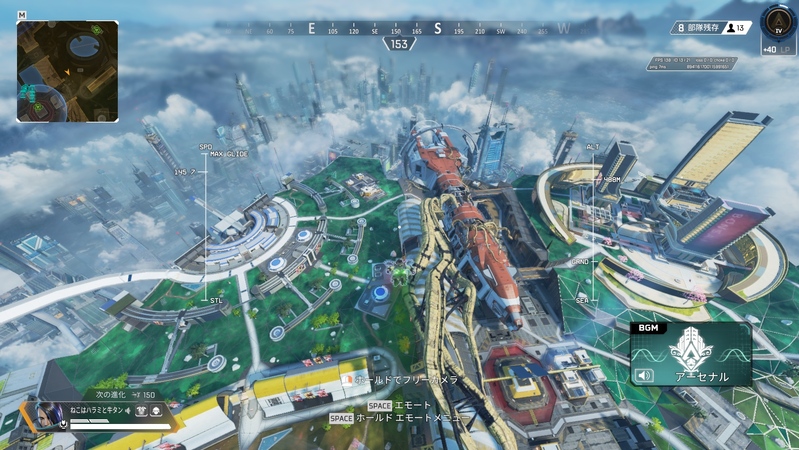Click the ranked tier badge
This screenshot has width=799, height=450.
(777, 21)
